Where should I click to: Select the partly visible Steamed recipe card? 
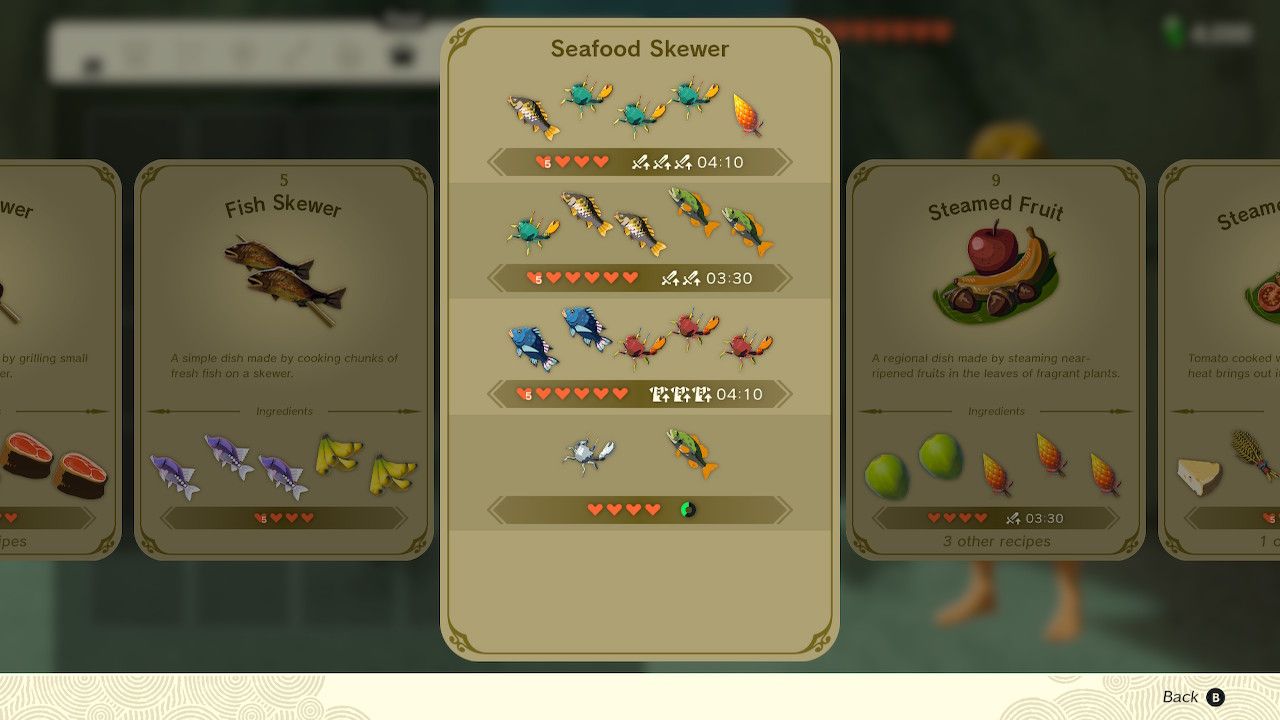point(1220,360)
